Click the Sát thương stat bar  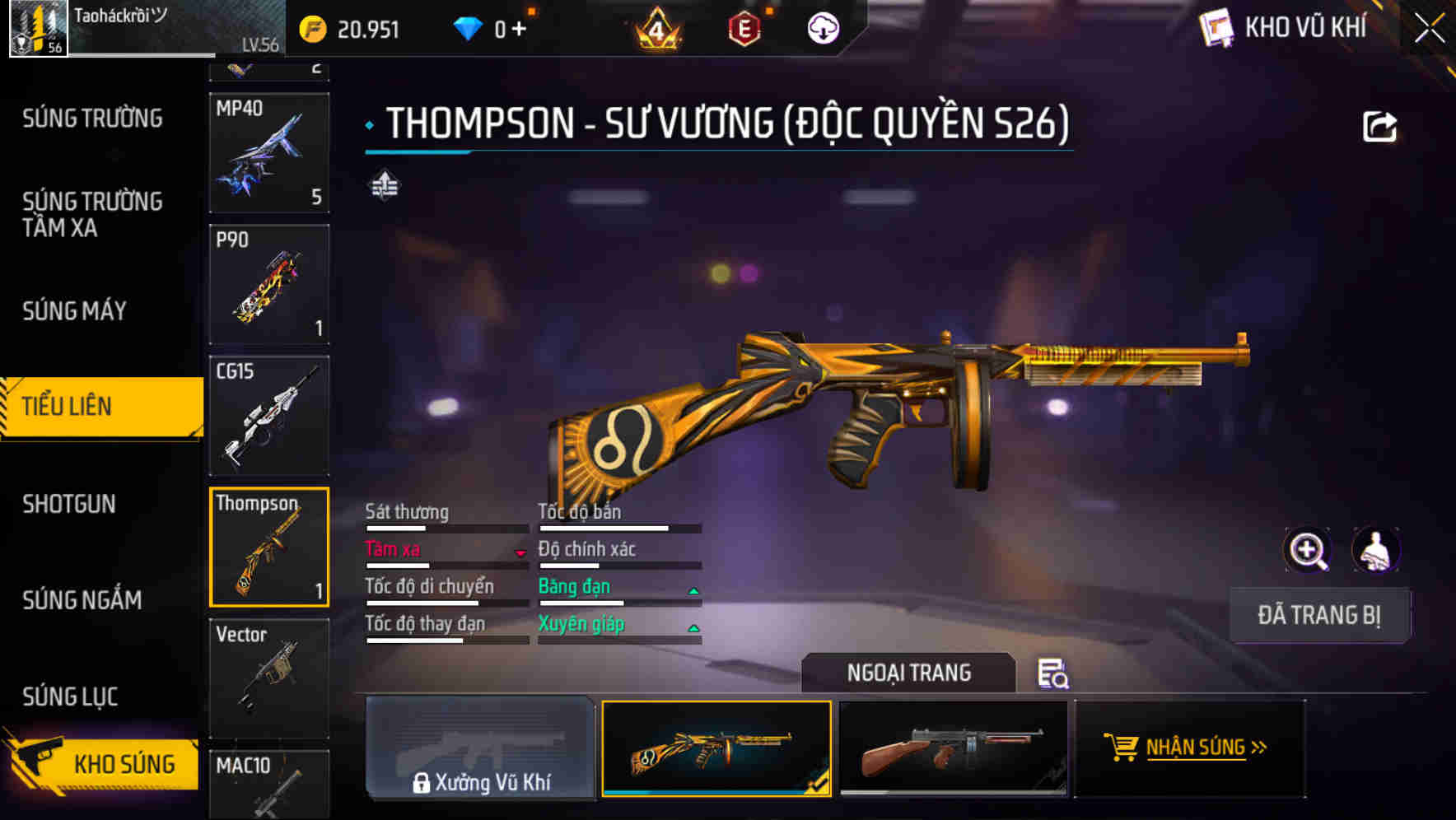click(445, 528)
